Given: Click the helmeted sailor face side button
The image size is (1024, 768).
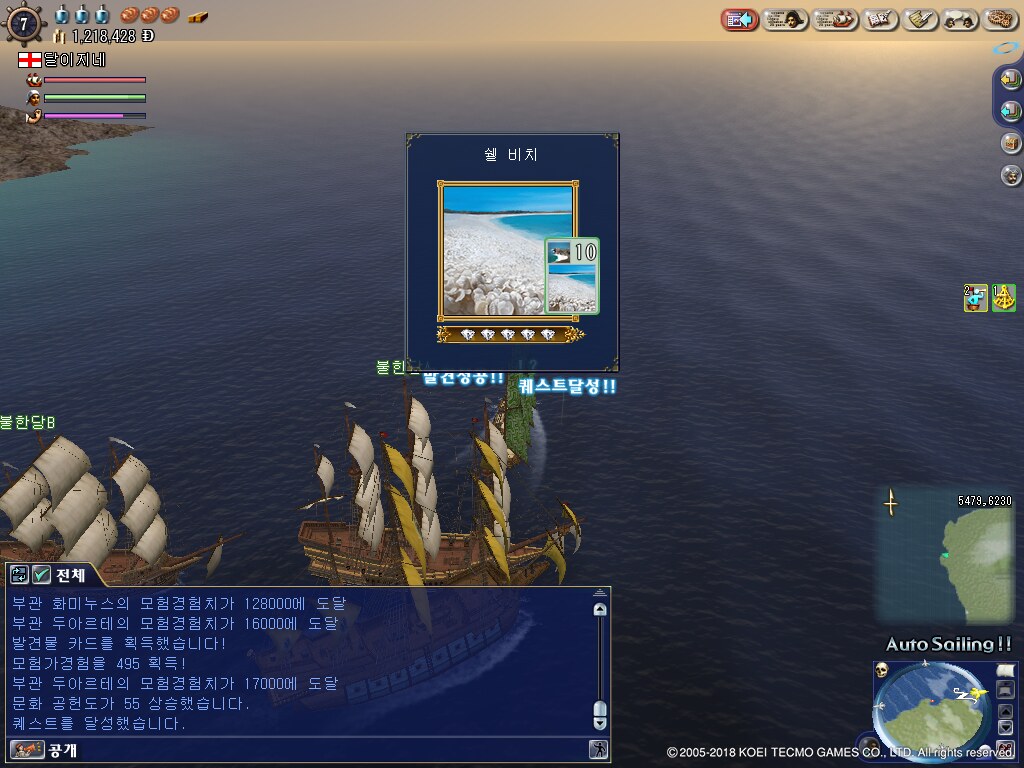Looking at the screenshot, I should click(x=1011, y=175).
